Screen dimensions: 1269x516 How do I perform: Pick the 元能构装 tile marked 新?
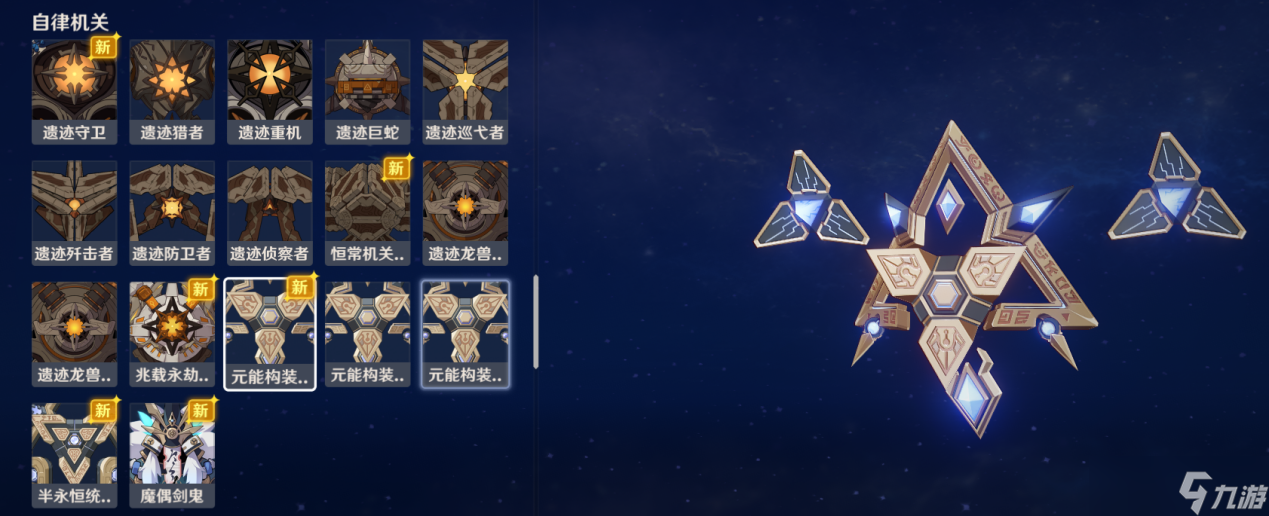[x=270, y=334]
